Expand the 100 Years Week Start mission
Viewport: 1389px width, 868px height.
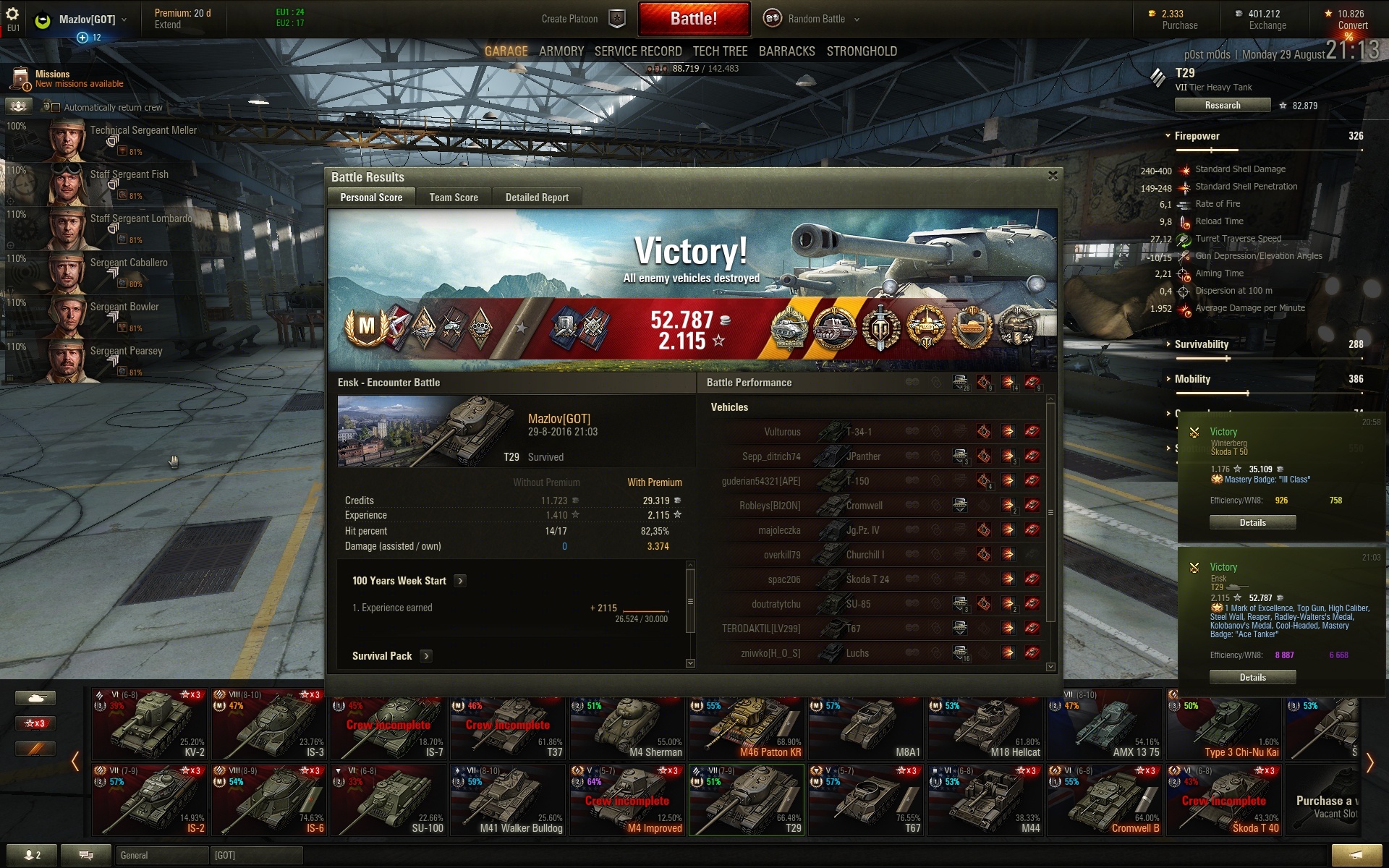click(460, 581)
